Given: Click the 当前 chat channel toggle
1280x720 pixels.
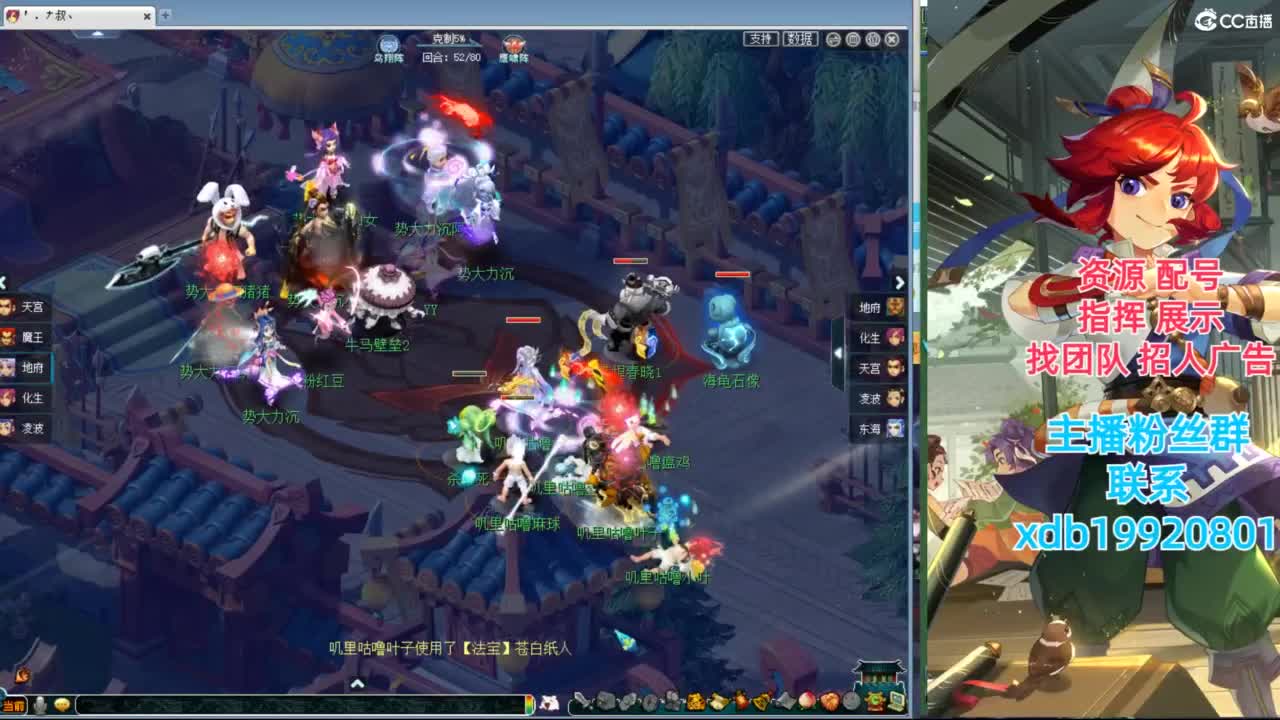Looking at the screenshot, I should coord(14,704).
